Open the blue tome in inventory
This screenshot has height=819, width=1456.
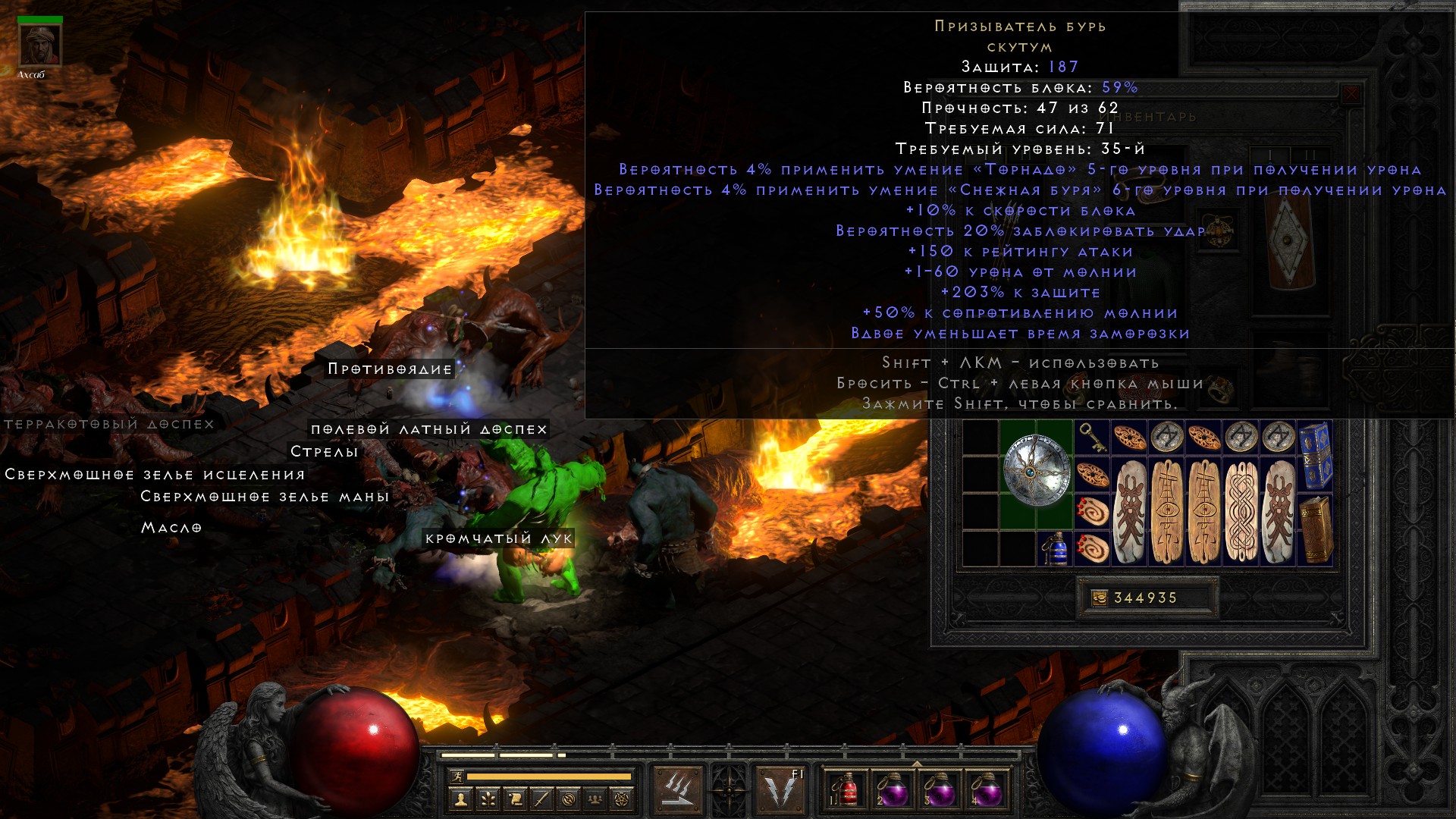pos(1315,455)
